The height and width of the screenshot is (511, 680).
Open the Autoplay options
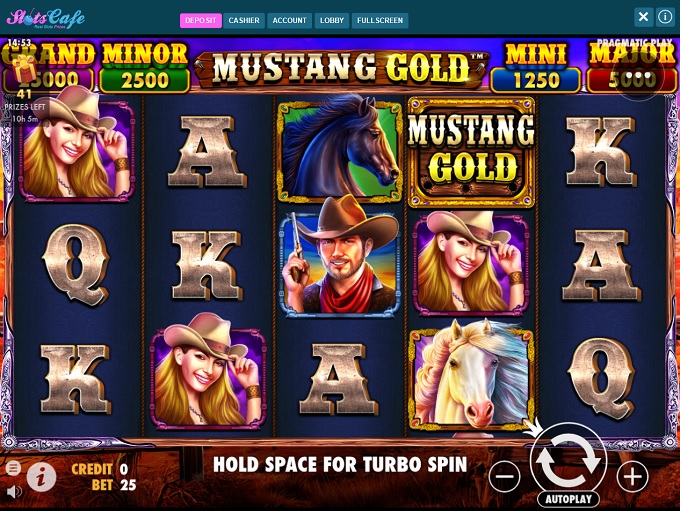pyautogui.click(x=567, y=498)
